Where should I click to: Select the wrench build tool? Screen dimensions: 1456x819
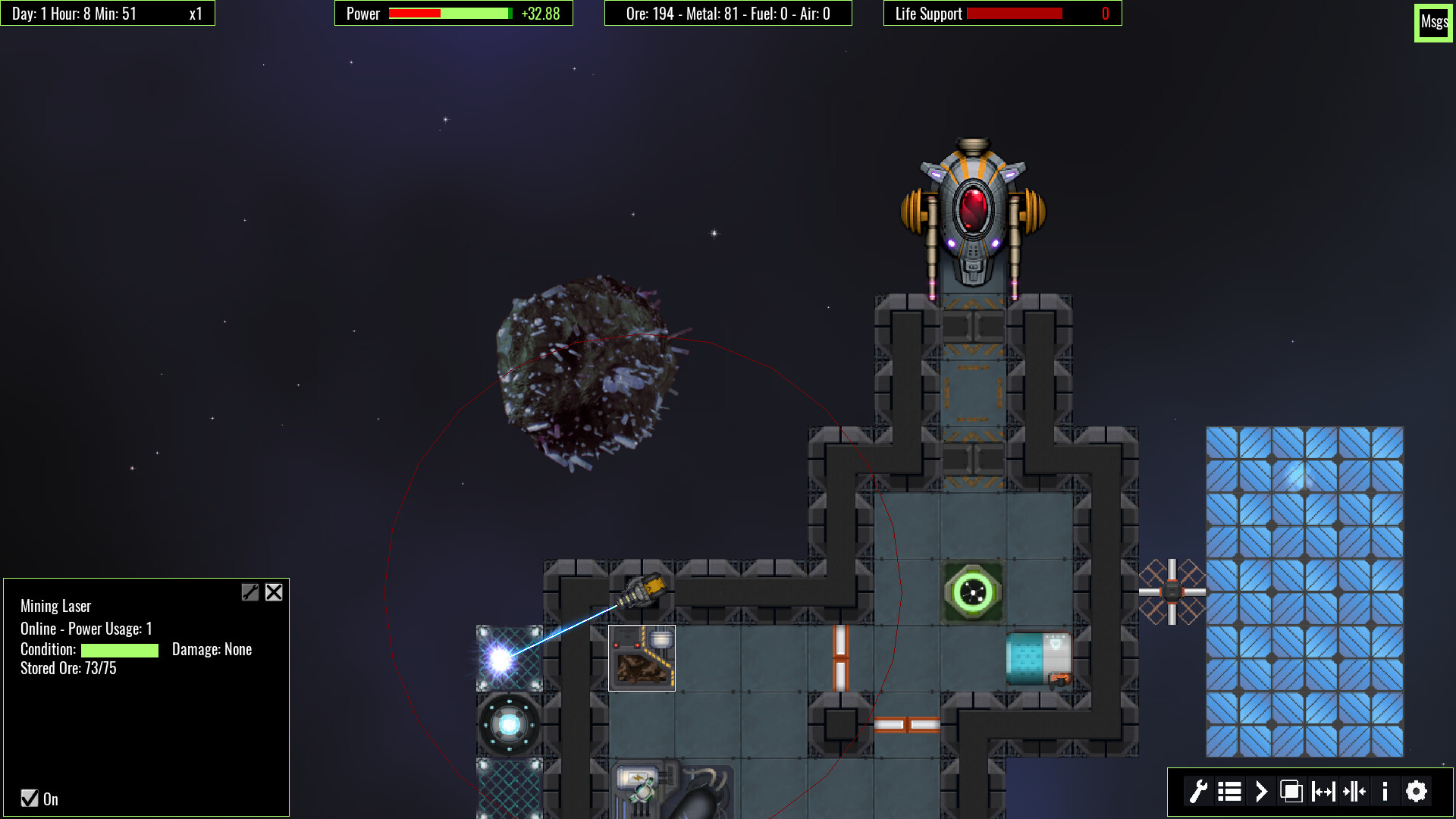(1198, 791)
